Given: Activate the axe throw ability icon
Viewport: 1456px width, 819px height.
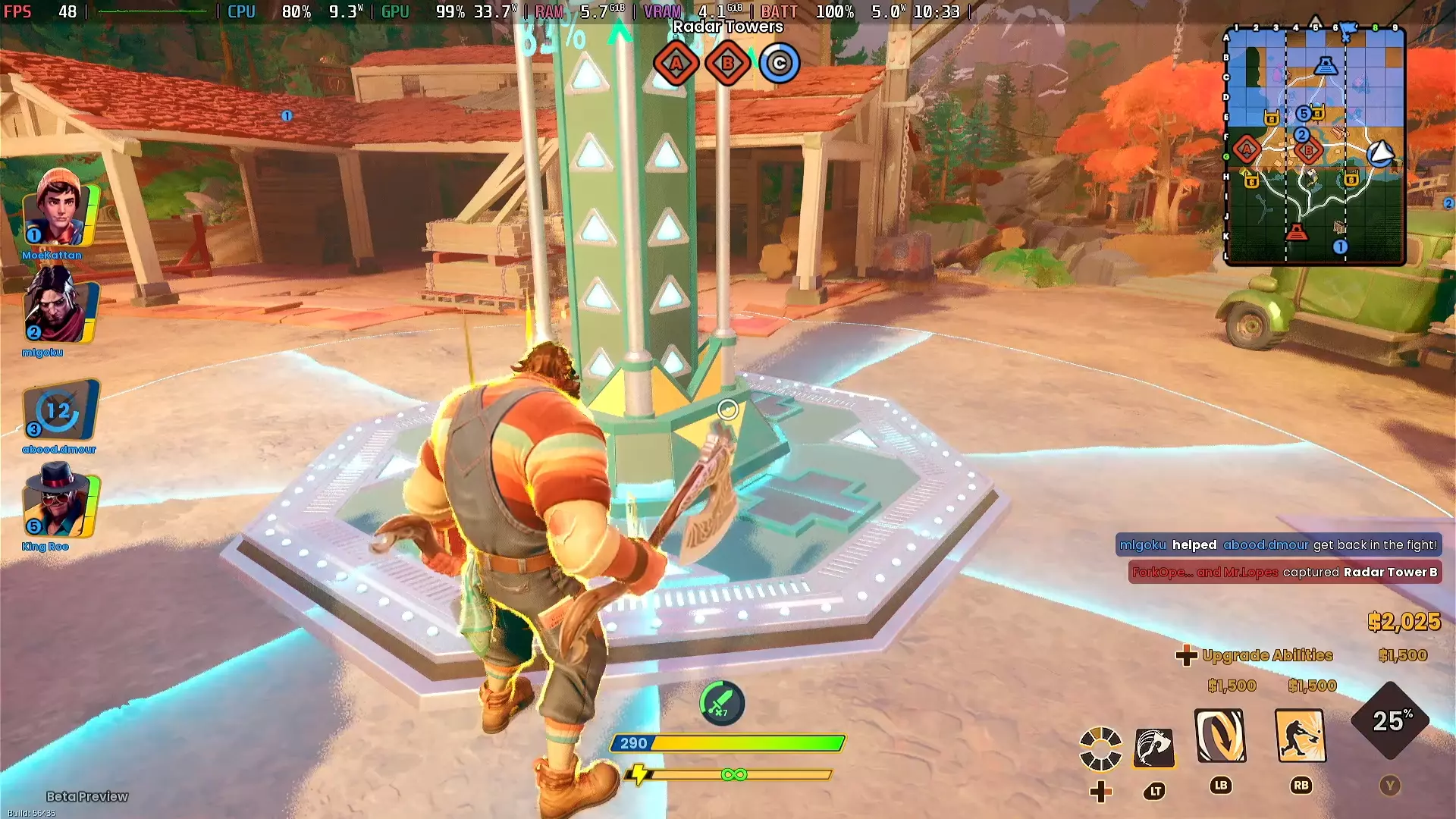Looking at the screenshot, I should coord(1154,748).
